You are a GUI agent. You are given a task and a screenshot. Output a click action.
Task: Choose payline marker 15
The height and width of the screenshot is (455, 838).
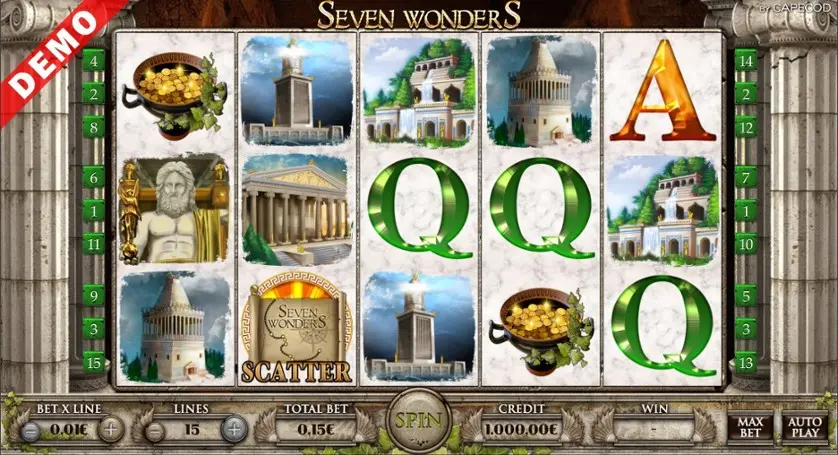[x=94, y=361]
